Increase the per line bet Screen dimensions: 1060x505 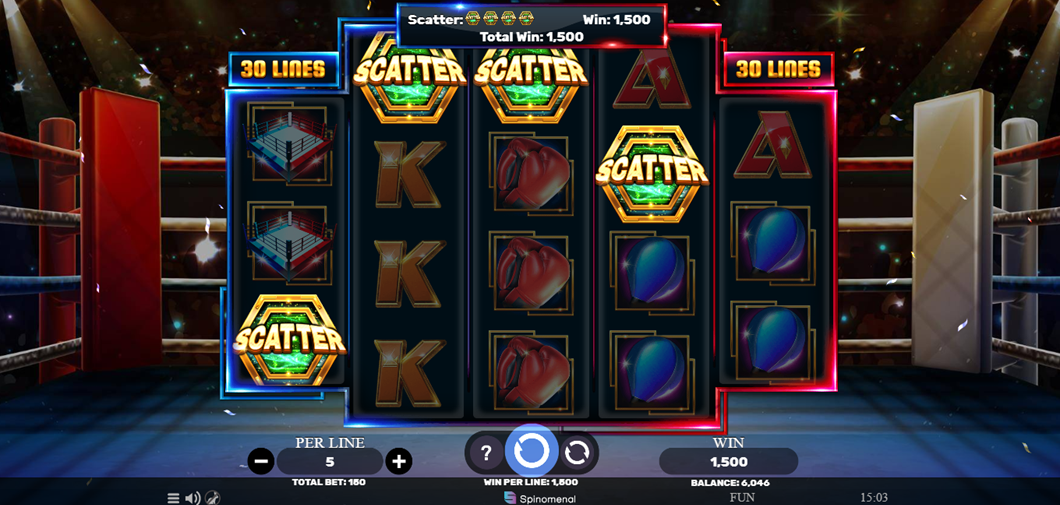[x=399, y=461]
